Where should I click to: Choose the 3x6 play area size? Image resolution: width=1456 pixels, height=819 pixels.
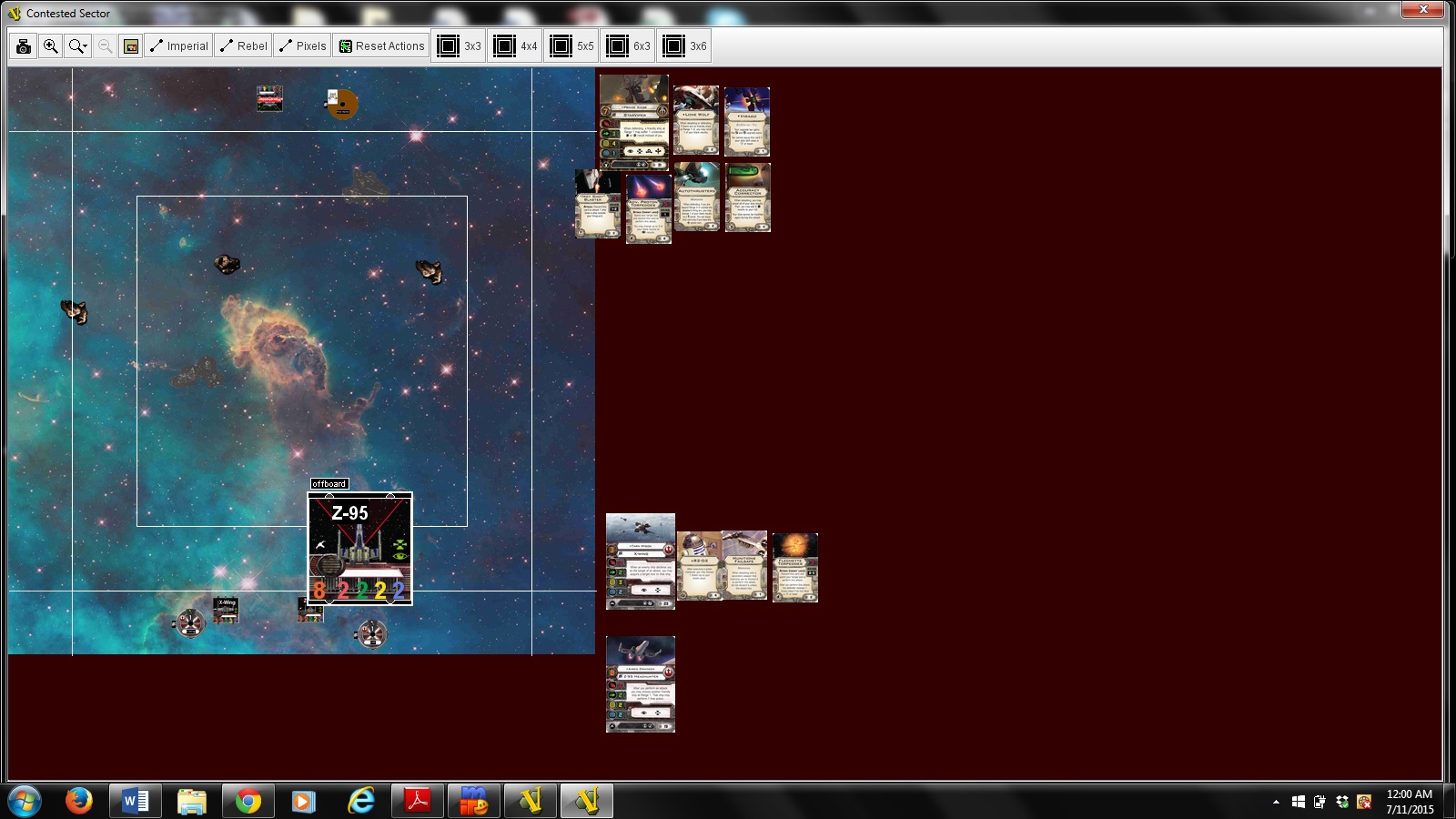(684, 46)
